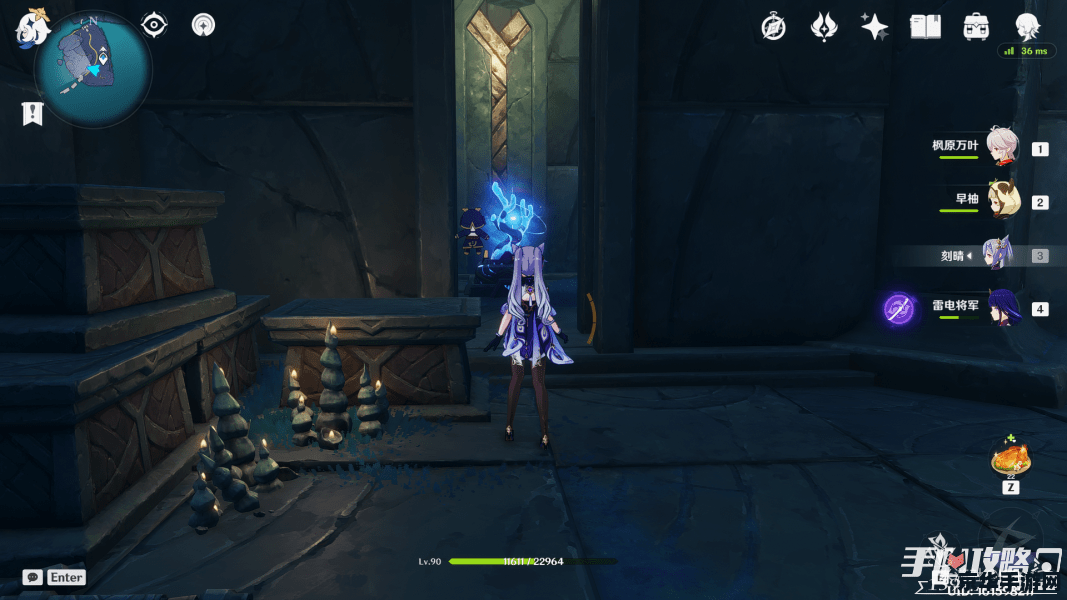1067x600 pixels.
Task: Open the character screen icon
Action: coord(1027,27)
